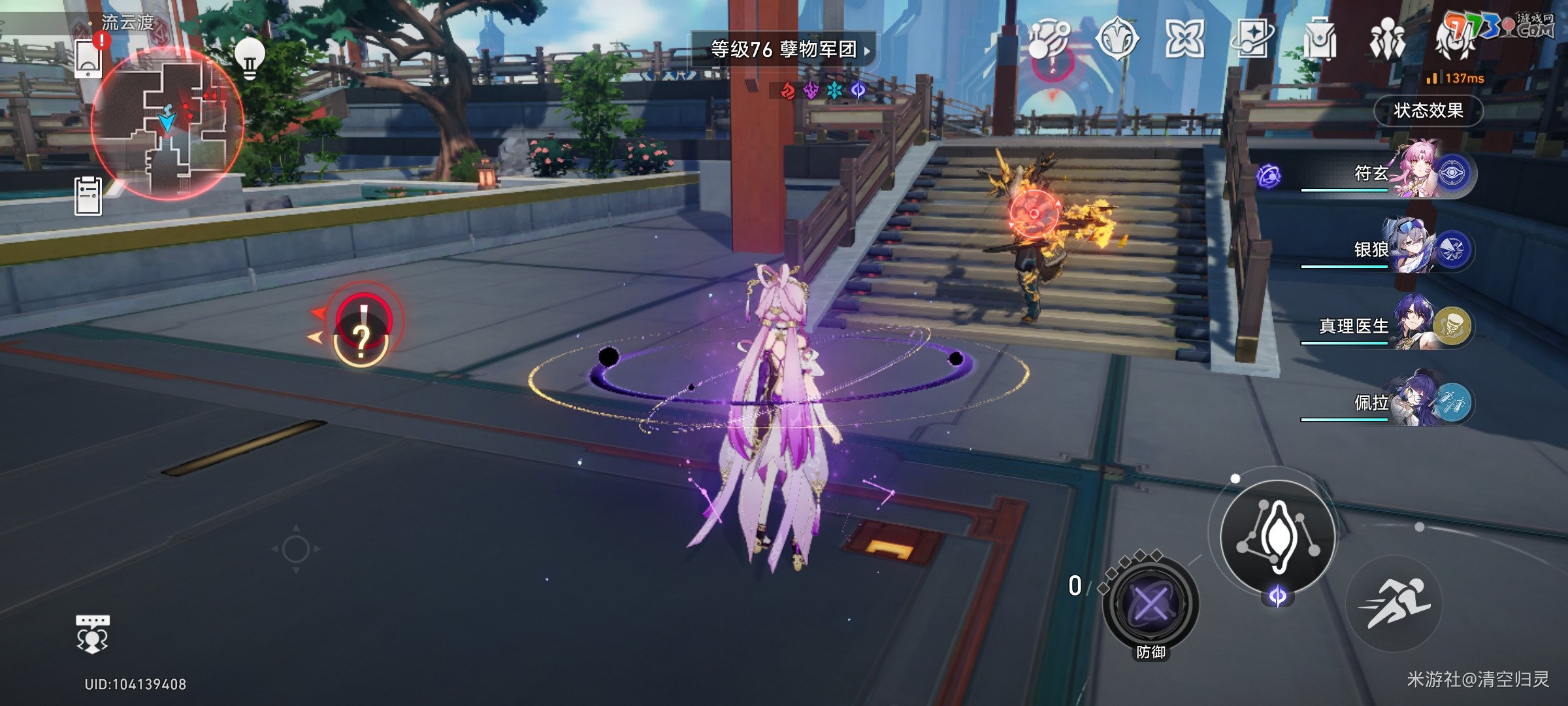Image resolution: width=1568 pixels, height=706 pixels.
Task: Activate the 防御 technique button
Action: tap(1150, 603)
